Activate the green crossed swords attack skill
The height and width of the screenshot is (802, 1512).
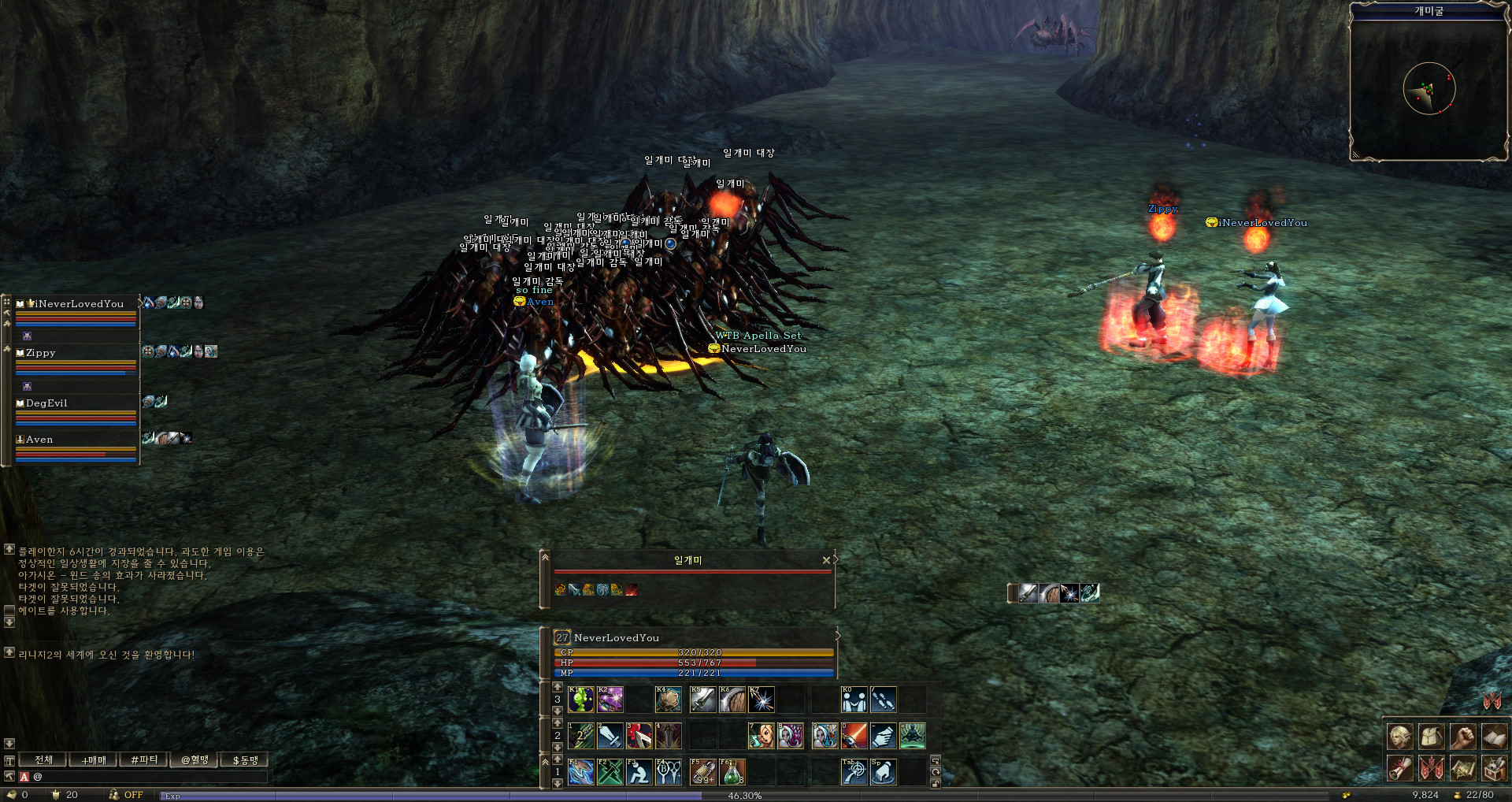click(610, 772)
